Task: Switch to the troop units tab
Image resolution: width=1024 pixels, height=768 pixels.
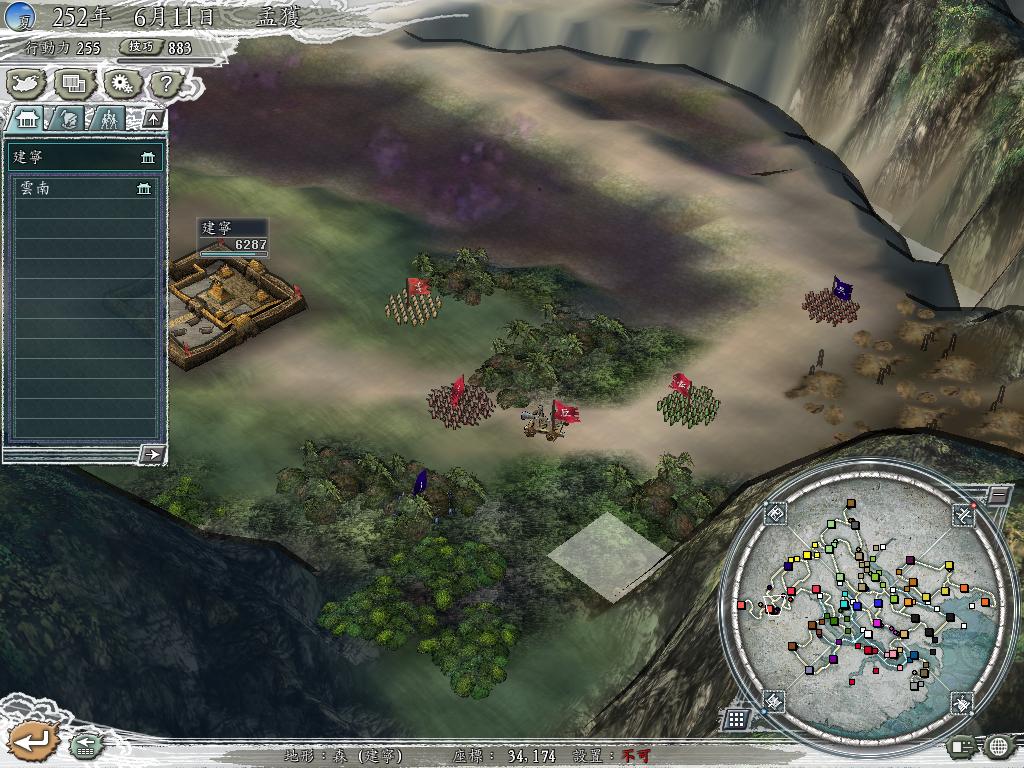Action: (x=108, y=118)
